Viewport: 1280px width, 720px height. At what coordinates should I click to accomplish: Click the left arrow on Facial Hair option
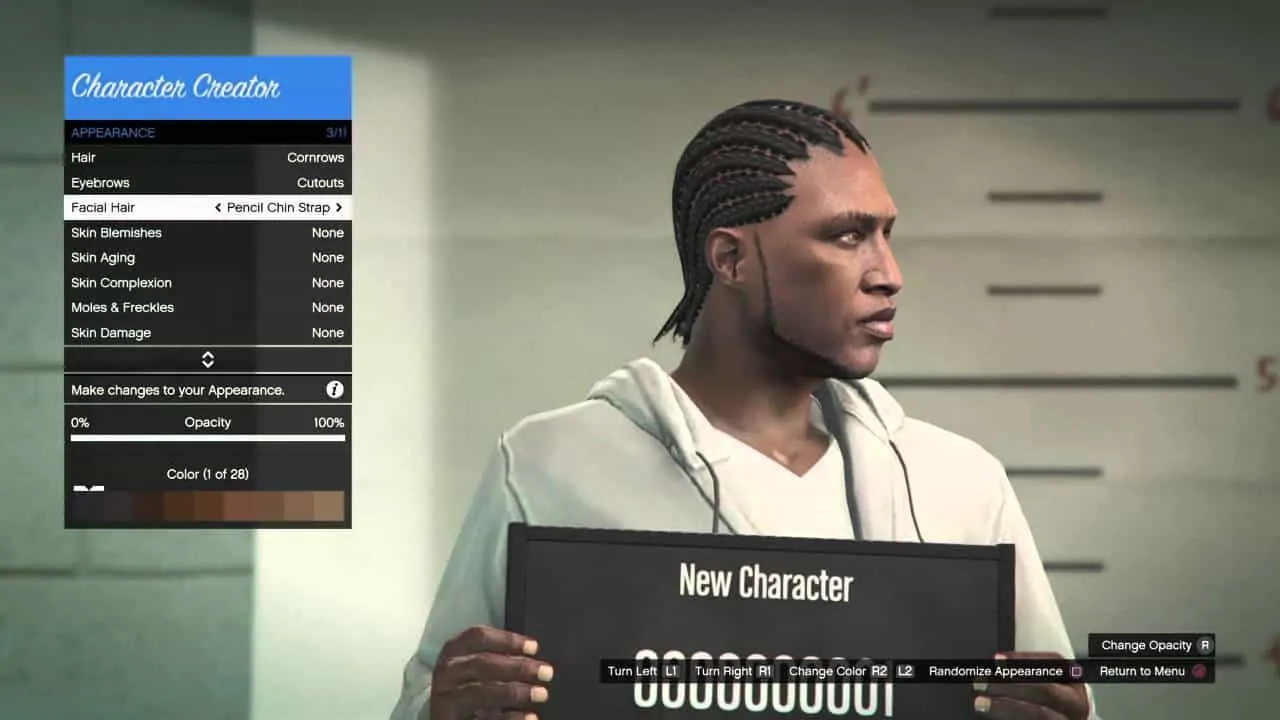point(217,207)
